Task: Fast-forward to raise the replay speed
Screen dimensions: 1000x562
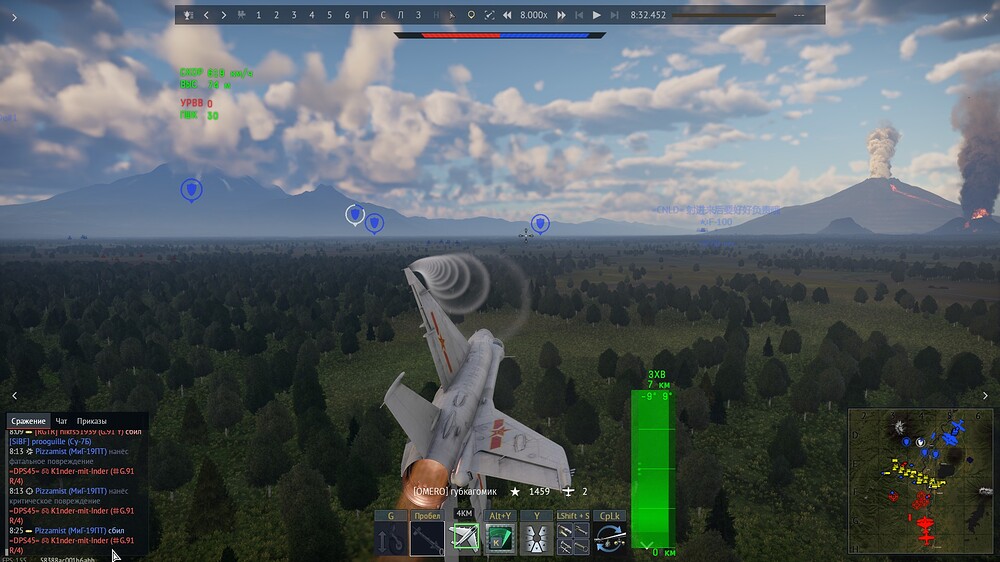Action: [x=561, y=15]
